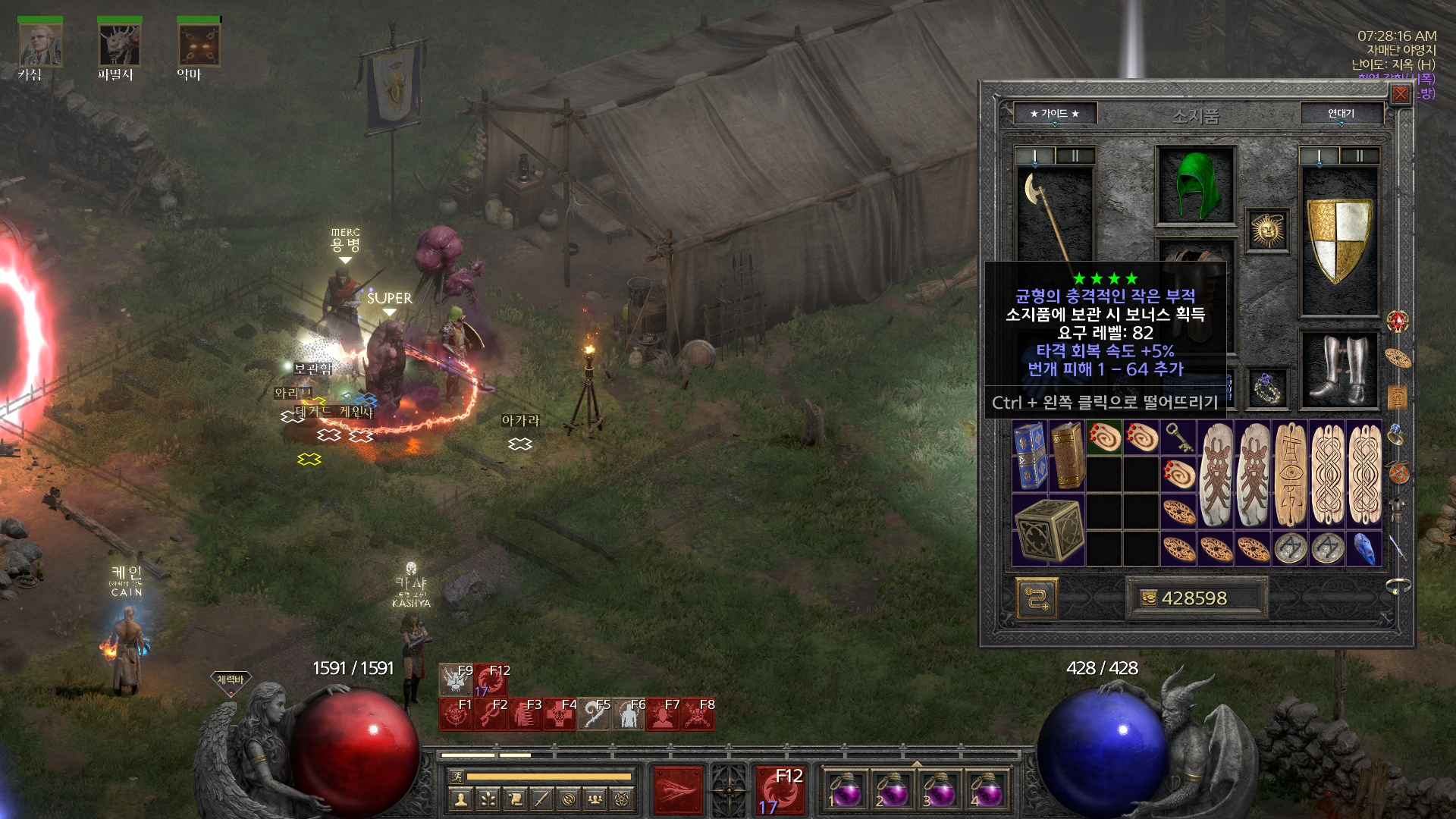
Task: Open the star Guide tab
Action: tap(1054, 114)
